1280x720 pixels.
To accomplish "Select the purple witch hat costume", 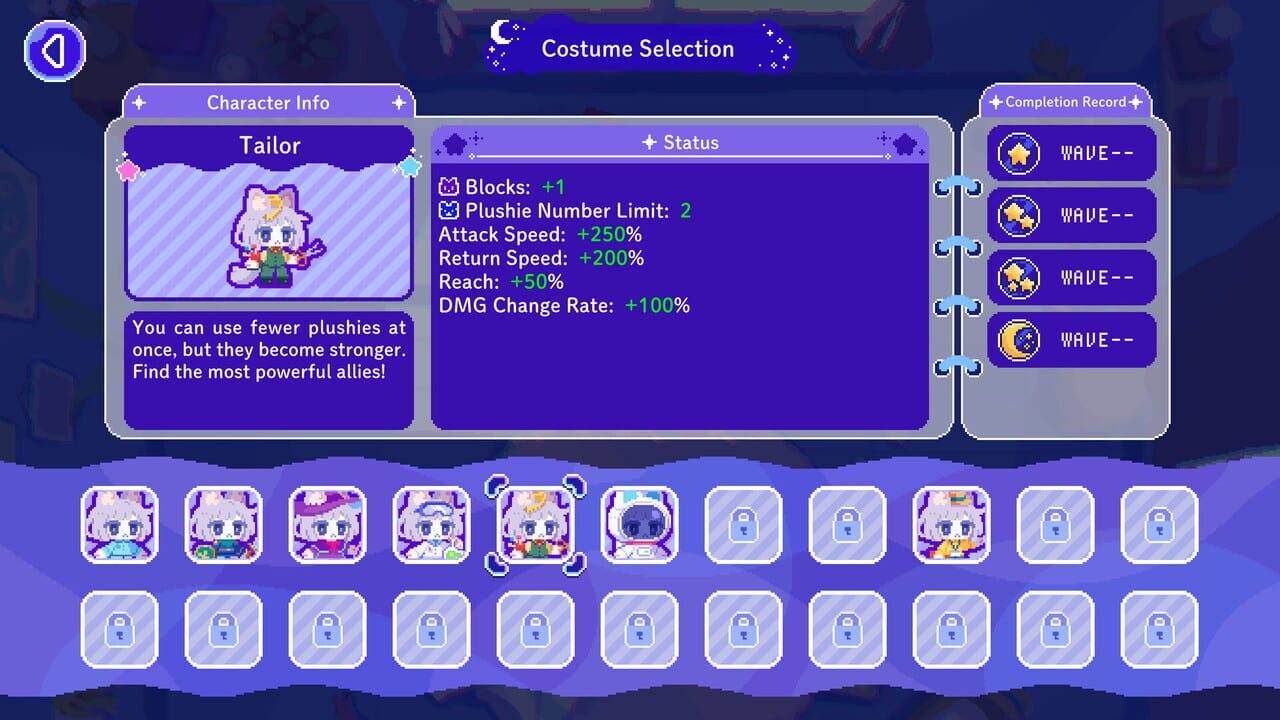I will pos(328,525).
